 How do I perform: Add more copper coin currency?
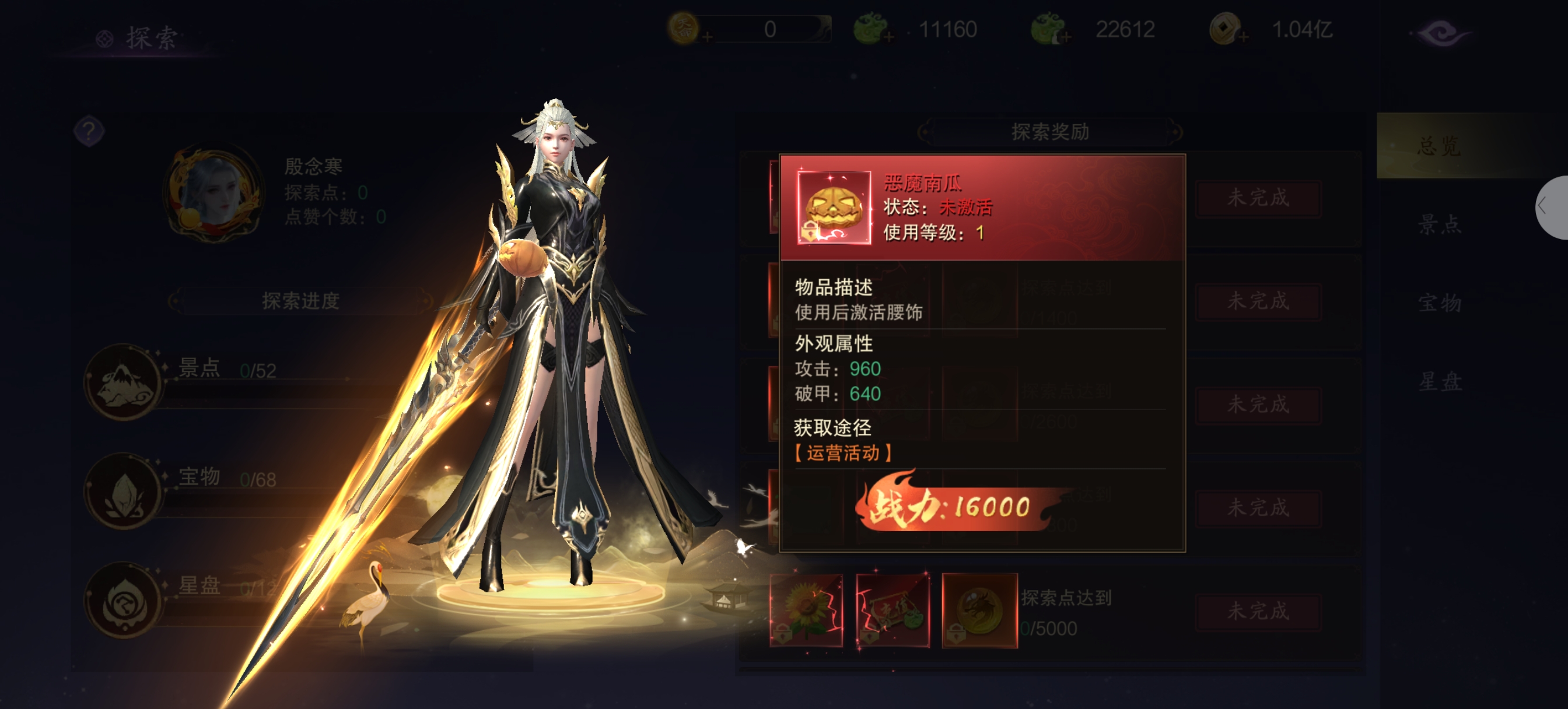point(1244,38)
